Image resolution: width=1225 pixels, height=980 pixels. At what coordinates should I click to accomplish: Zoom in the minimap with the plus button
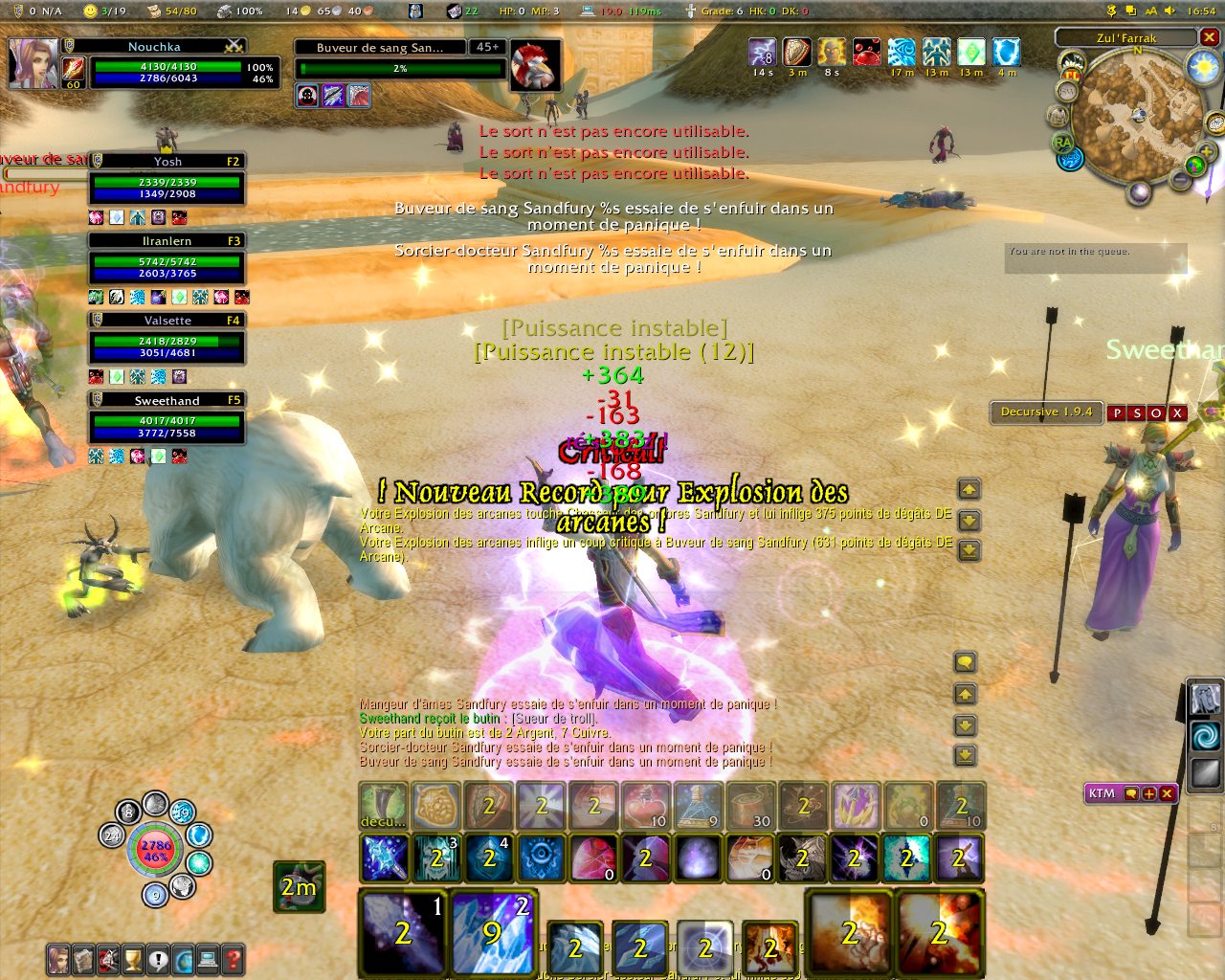[x=1207, y=151]
